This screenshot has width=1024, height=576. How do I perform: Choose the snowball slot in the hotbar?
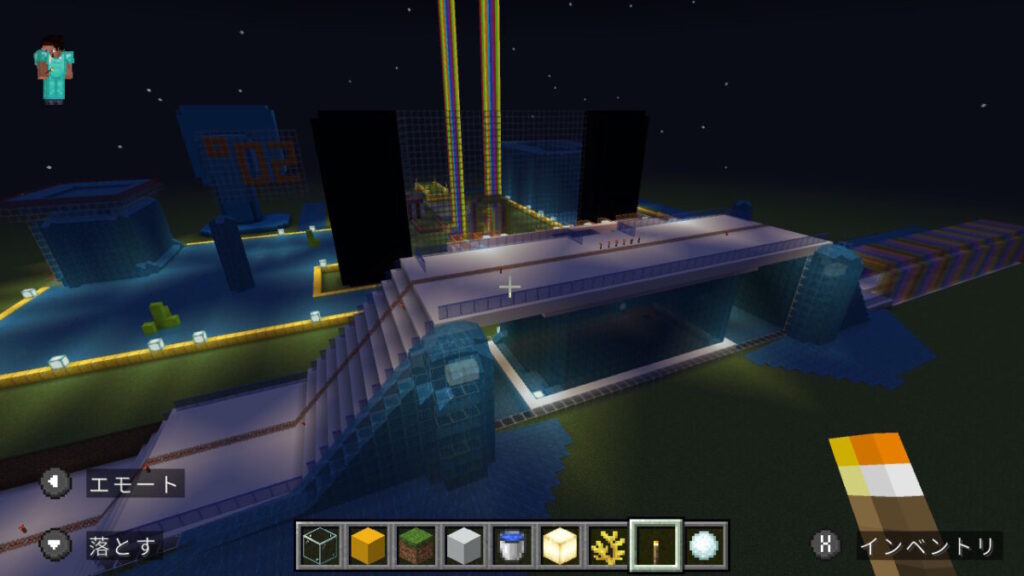point(704,546)
